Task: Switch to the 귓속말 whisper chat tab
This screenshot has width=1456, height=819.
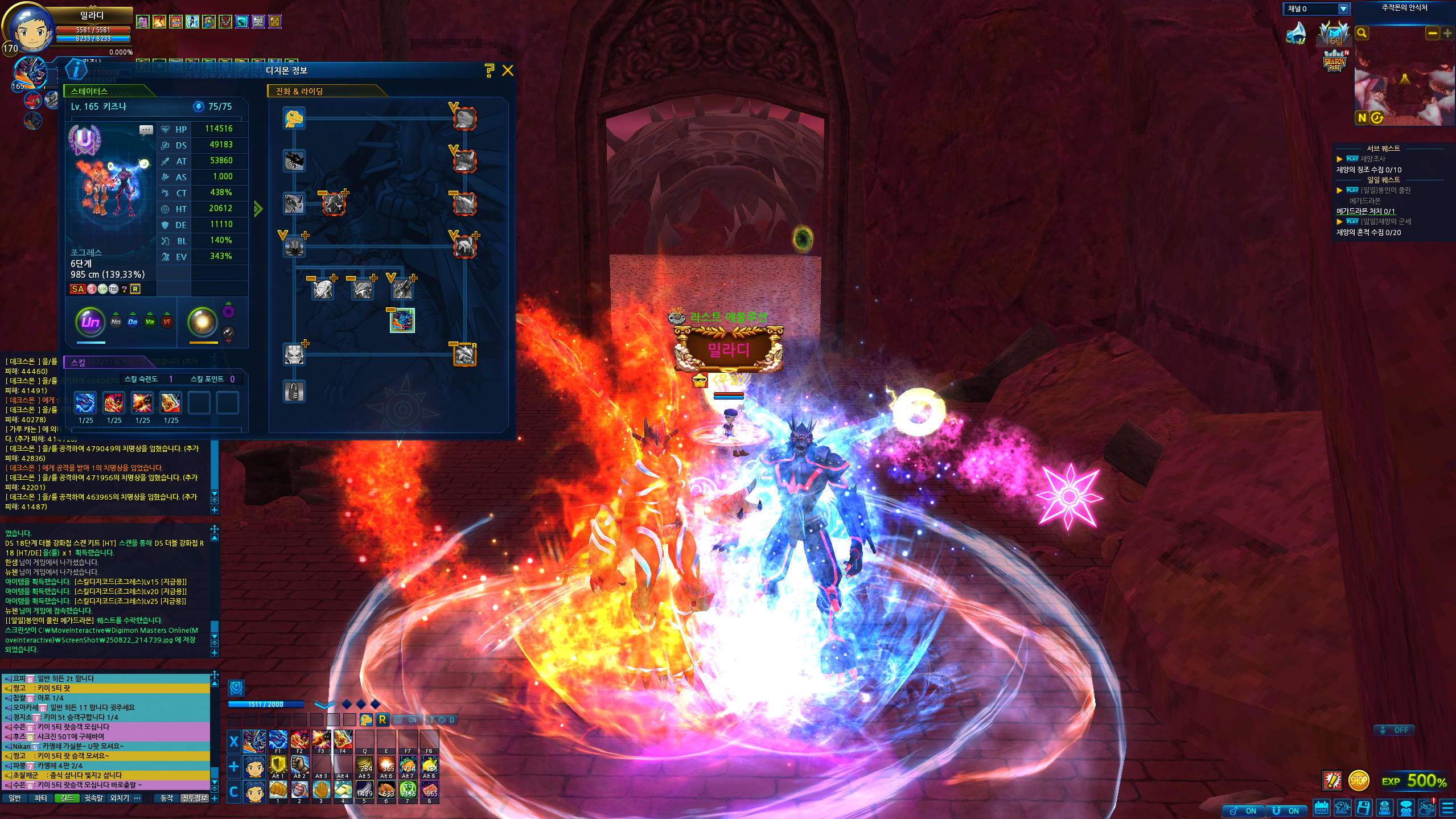Action: pos(93,798)
